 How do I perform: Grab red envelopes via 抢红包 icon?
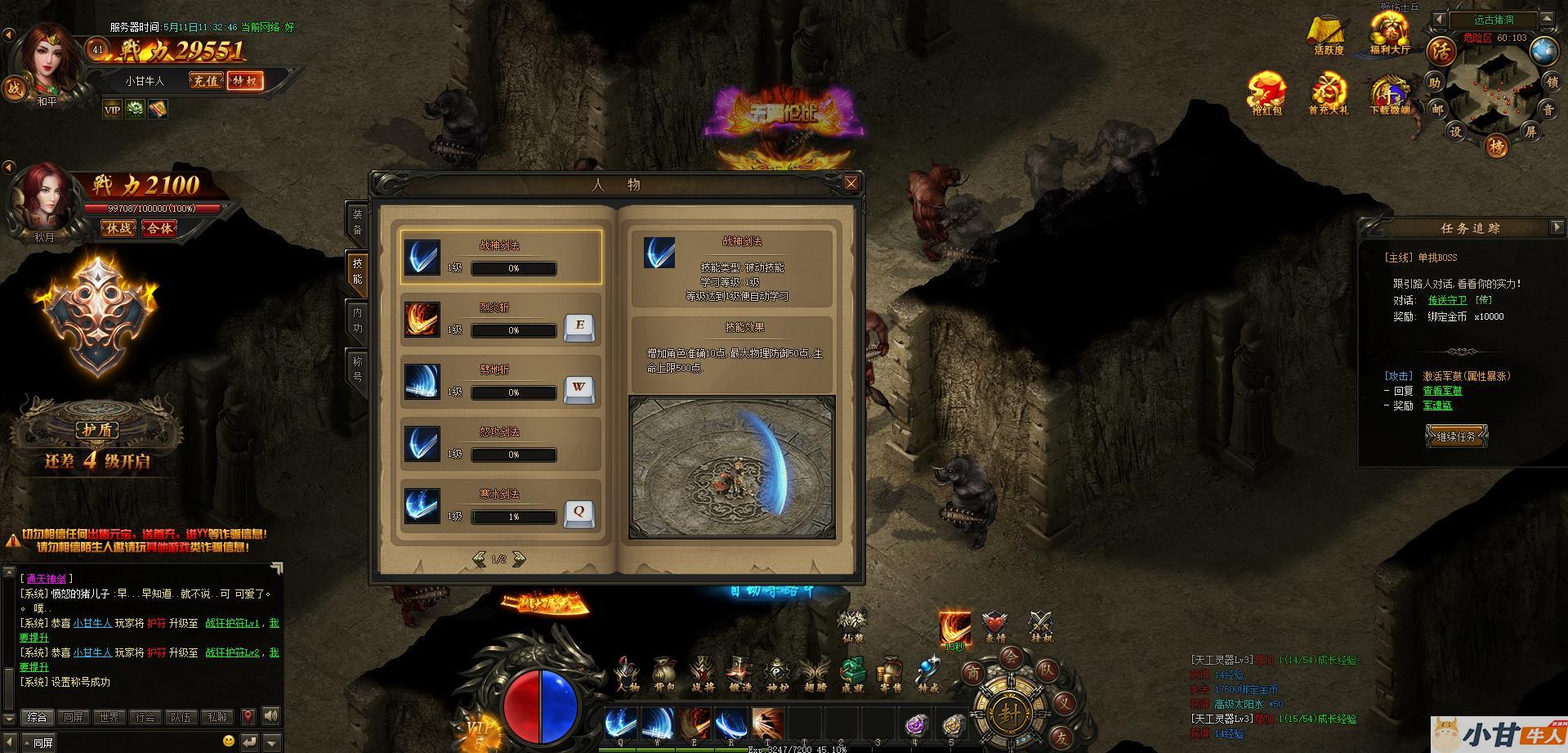(1266, 94)
